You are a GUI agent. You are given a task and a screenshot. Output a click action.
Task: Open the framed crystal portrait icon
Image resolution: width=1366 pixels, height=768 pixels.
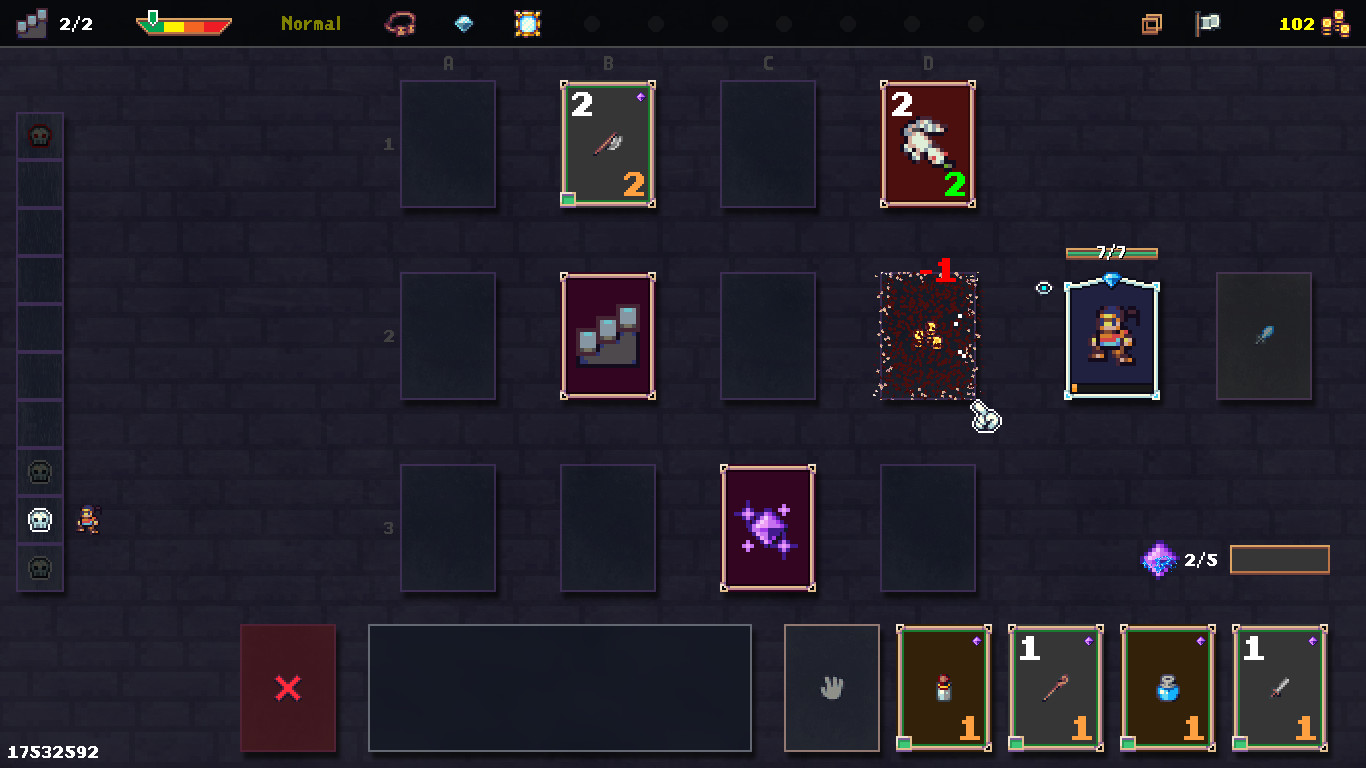528,24
